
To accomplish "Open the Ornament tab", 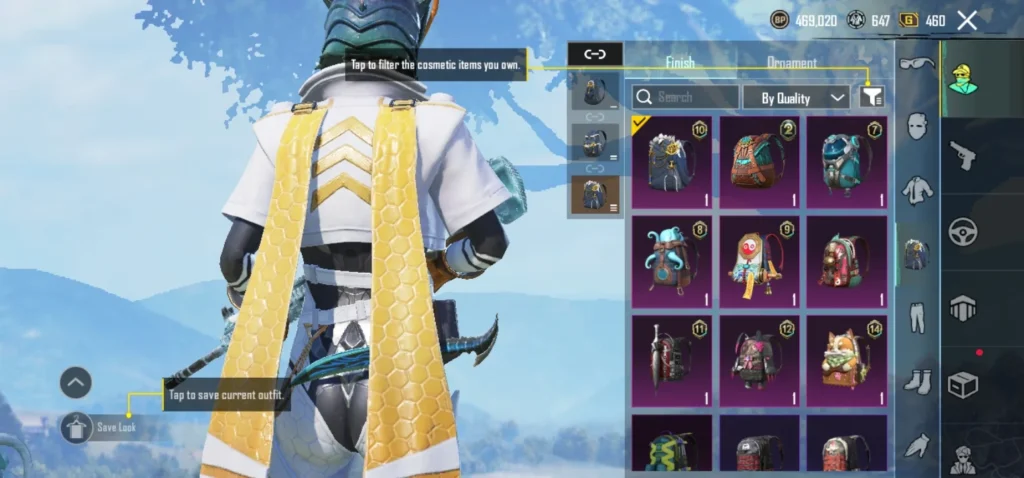I will pos(791,62).
